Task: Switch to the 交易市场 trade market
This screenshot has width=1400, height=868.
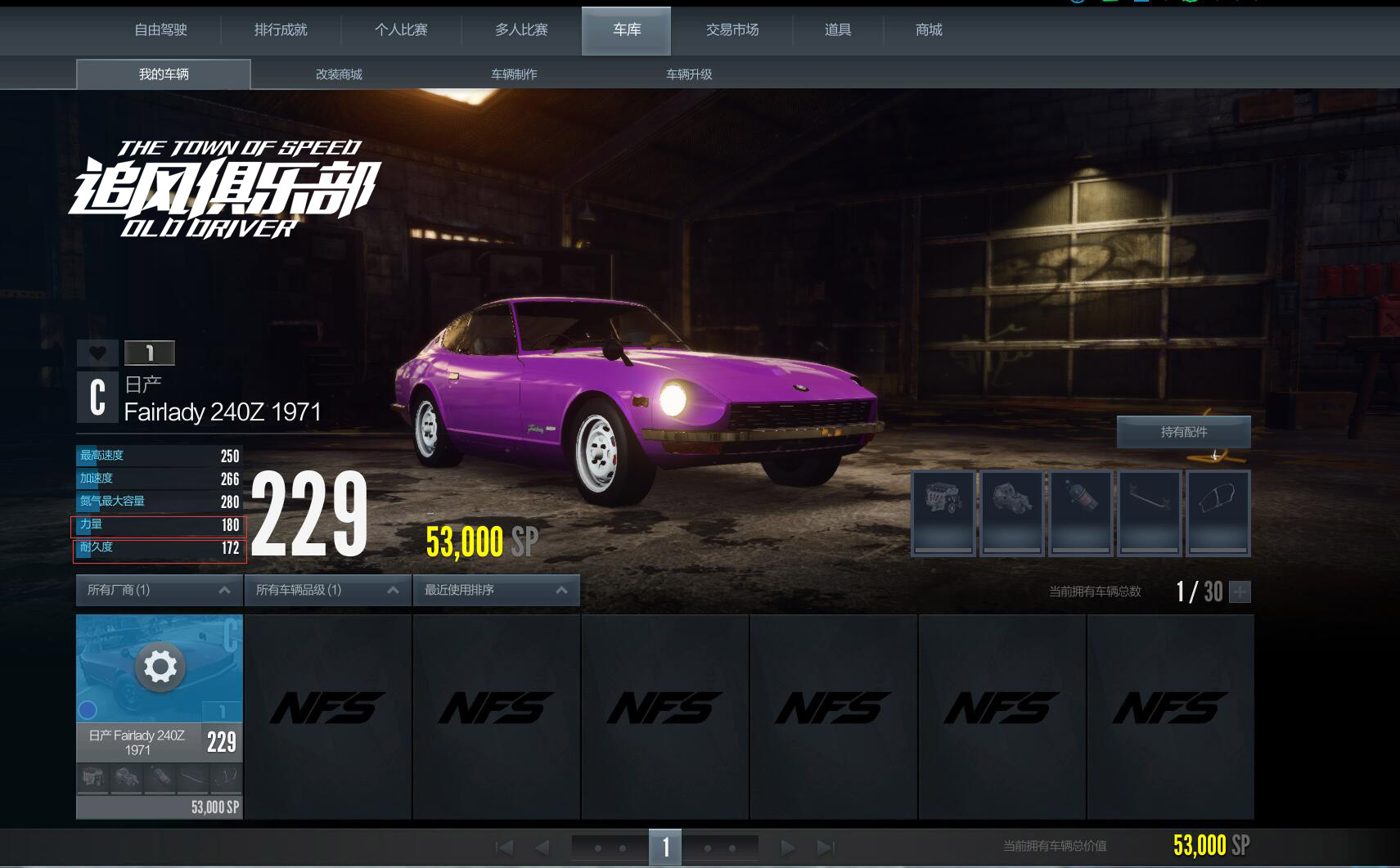Action: point(732,30)
